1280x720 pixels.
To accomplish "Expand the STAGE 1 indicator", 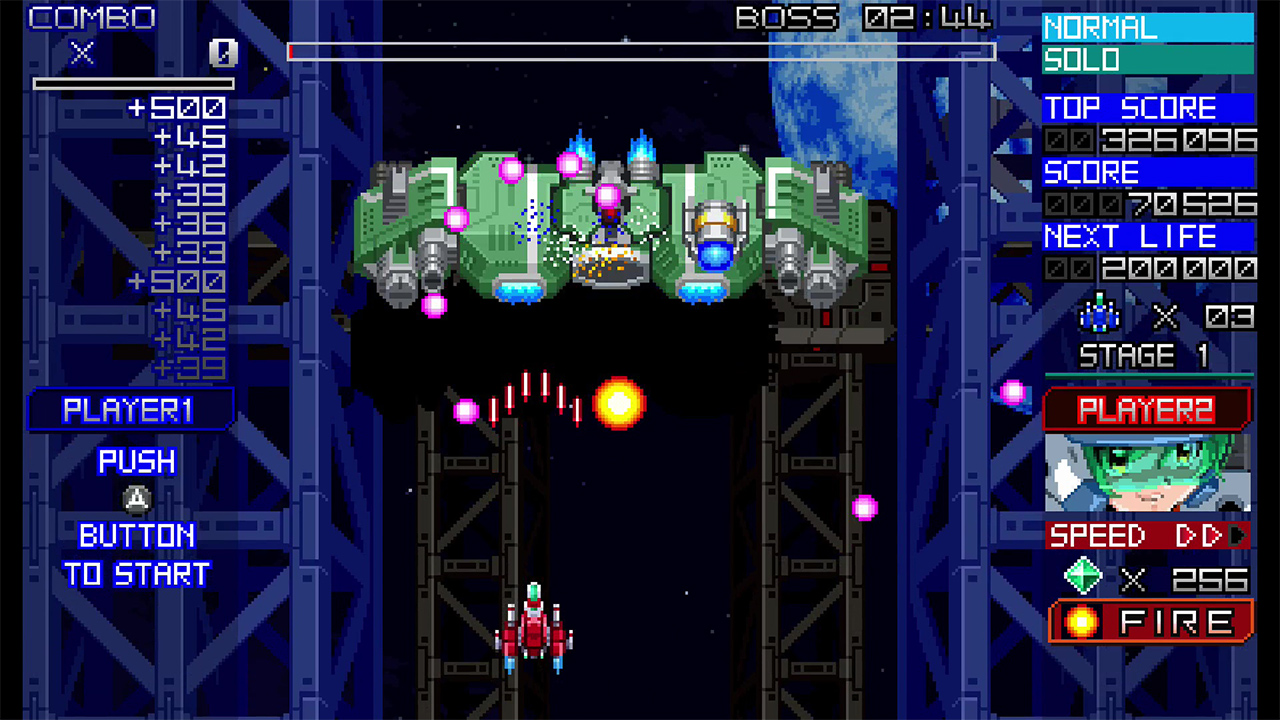I will point(1145,354).
